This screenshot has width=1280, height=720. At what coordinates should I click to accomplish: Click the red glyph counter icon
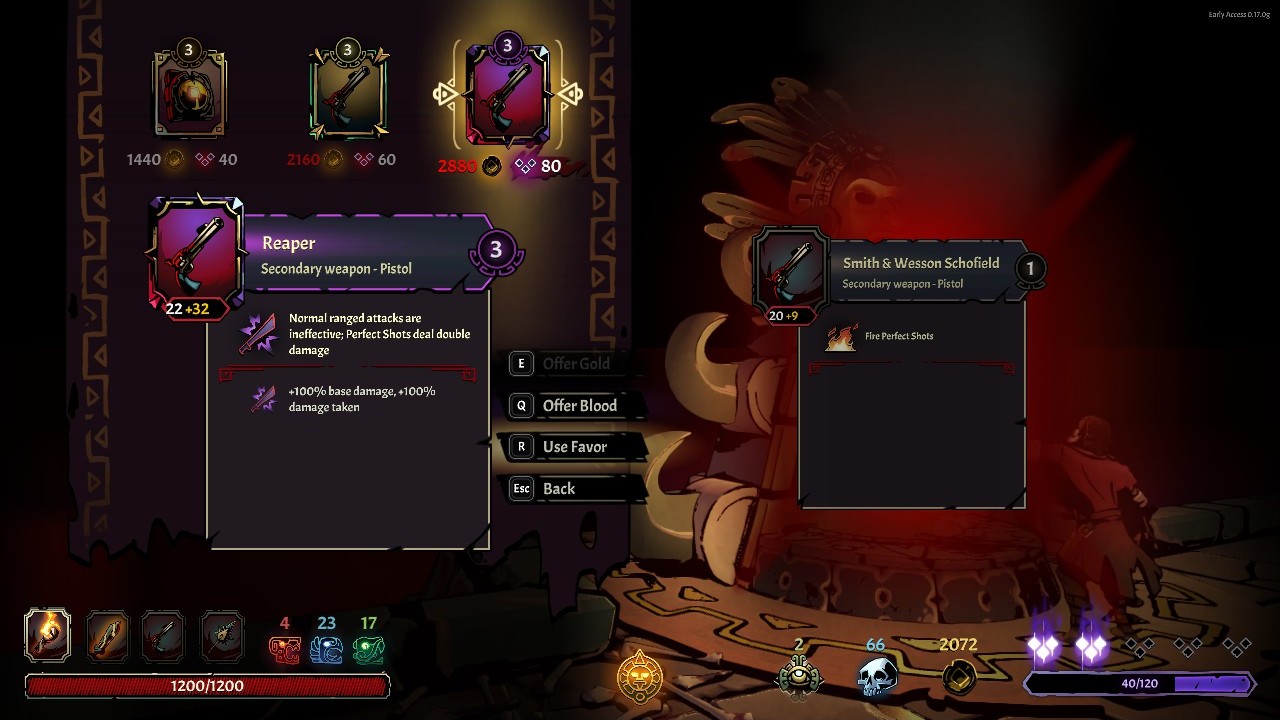(x=284, y=651)
